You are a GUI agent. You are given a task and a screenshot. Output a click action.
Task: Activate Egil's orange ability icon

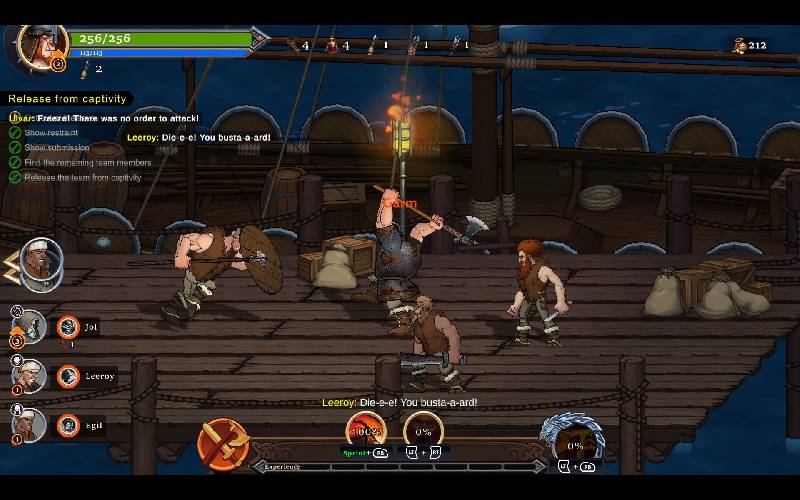68,425
